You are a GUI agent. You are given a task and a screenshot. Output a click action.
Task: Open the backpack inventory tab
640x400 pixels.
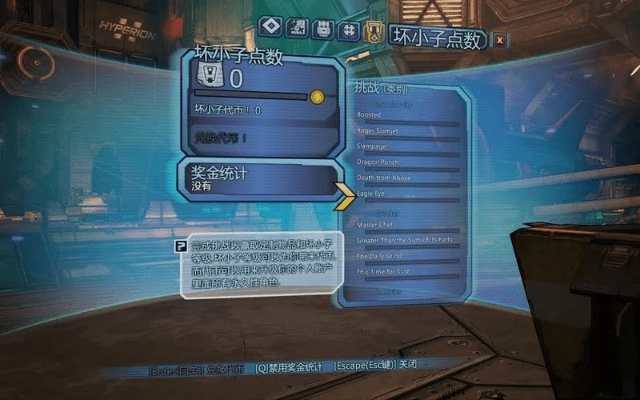322,29
